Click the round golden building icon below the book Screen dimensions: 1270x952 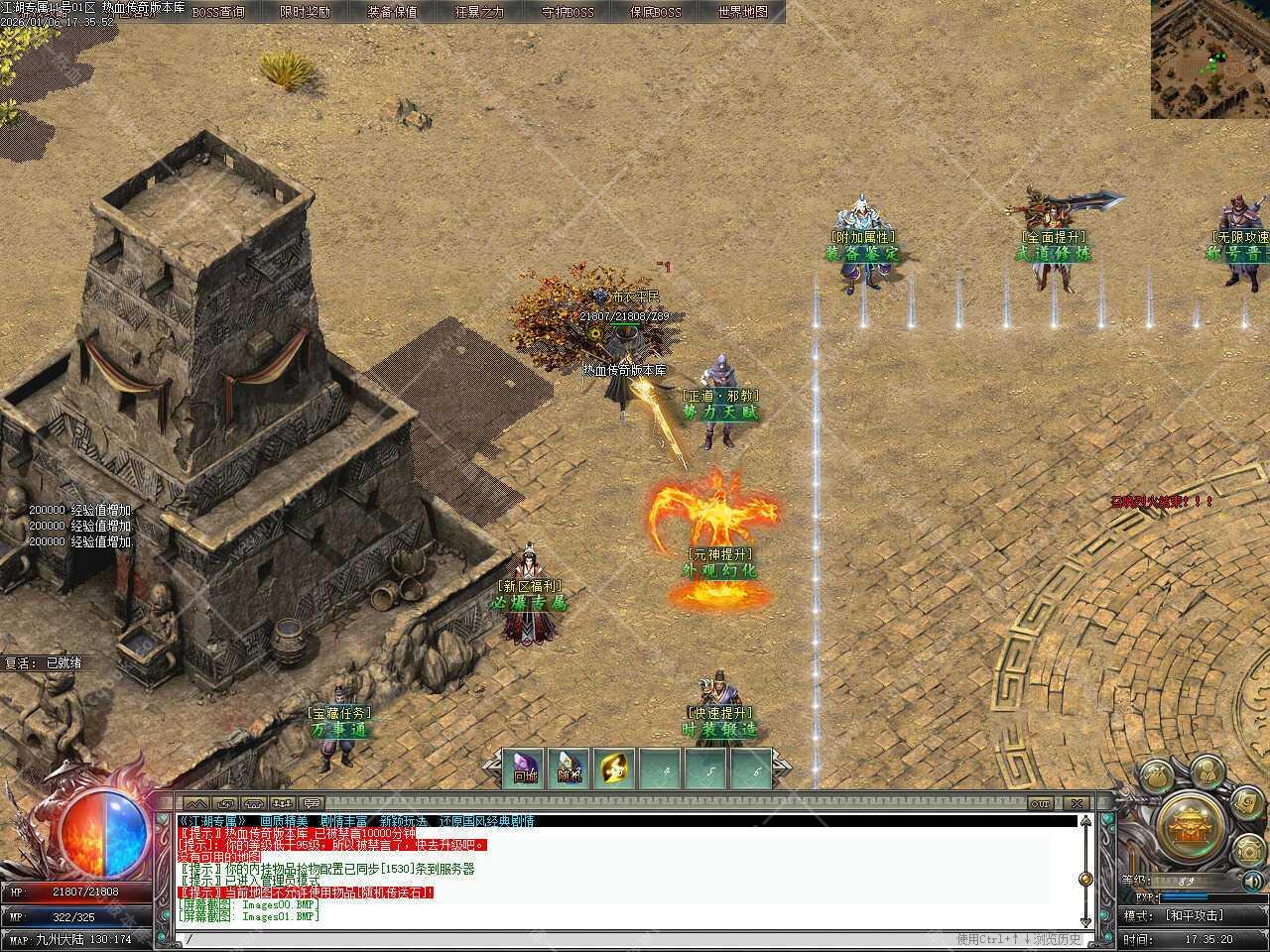click(x=1250, y=850)
